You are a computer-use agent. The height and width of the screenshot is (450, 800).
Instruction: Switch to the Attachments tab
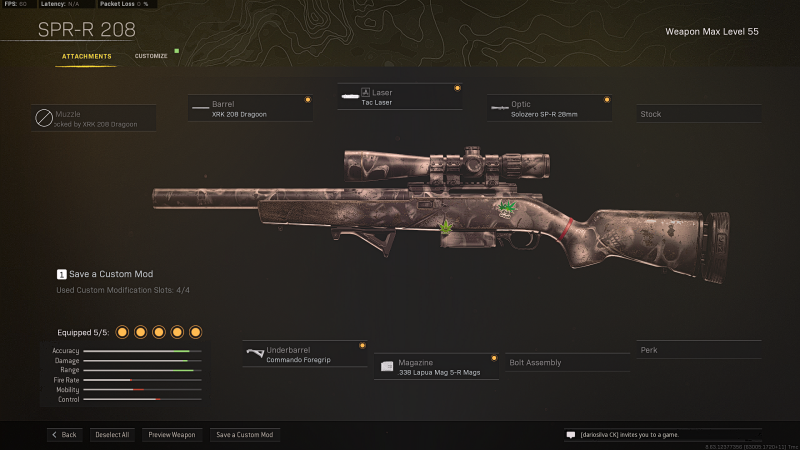pyautogui.click(x=86, y=56)
